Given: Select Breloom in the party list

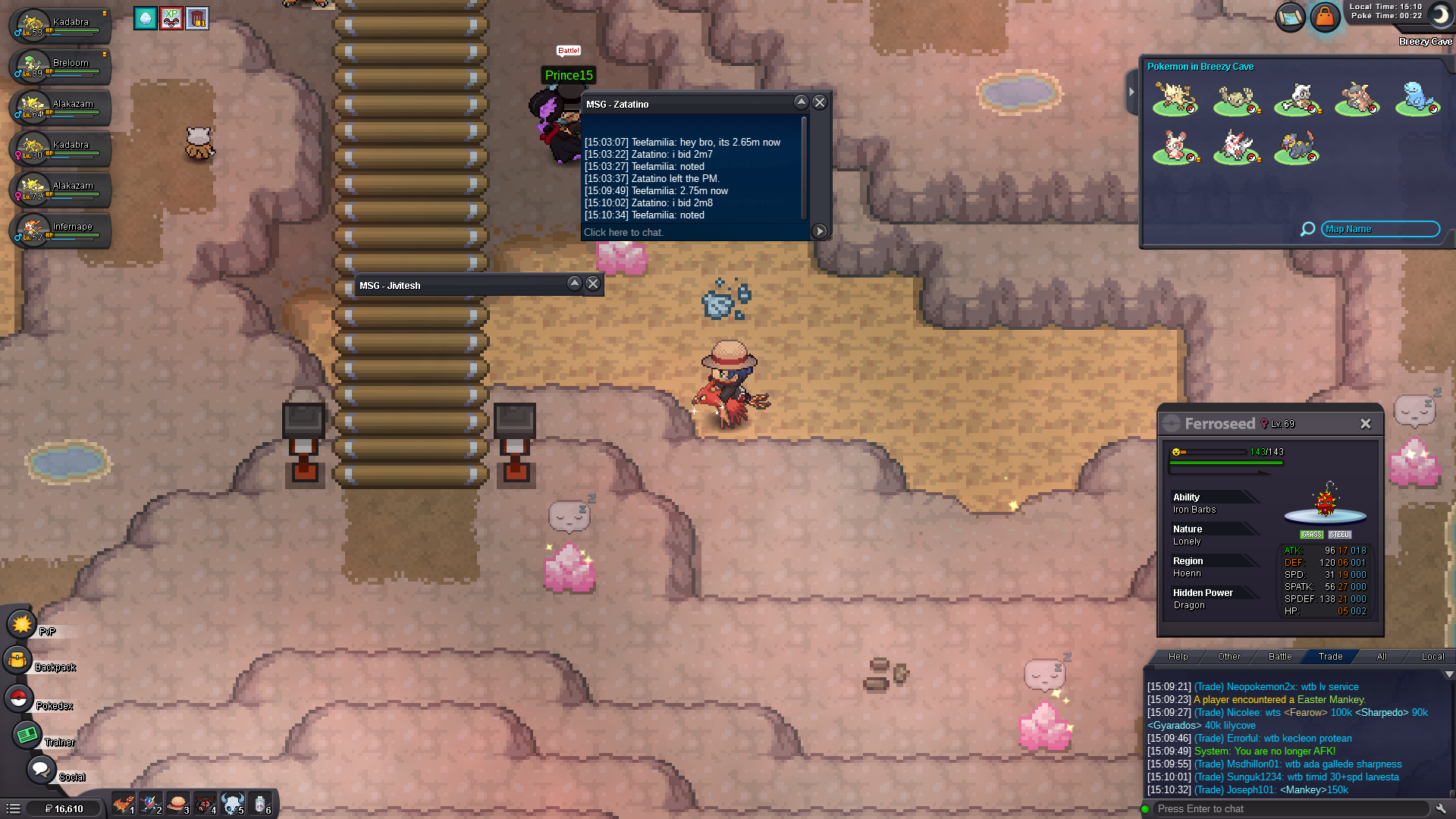Looking at the screenshot, I should (x=61, y=67).
